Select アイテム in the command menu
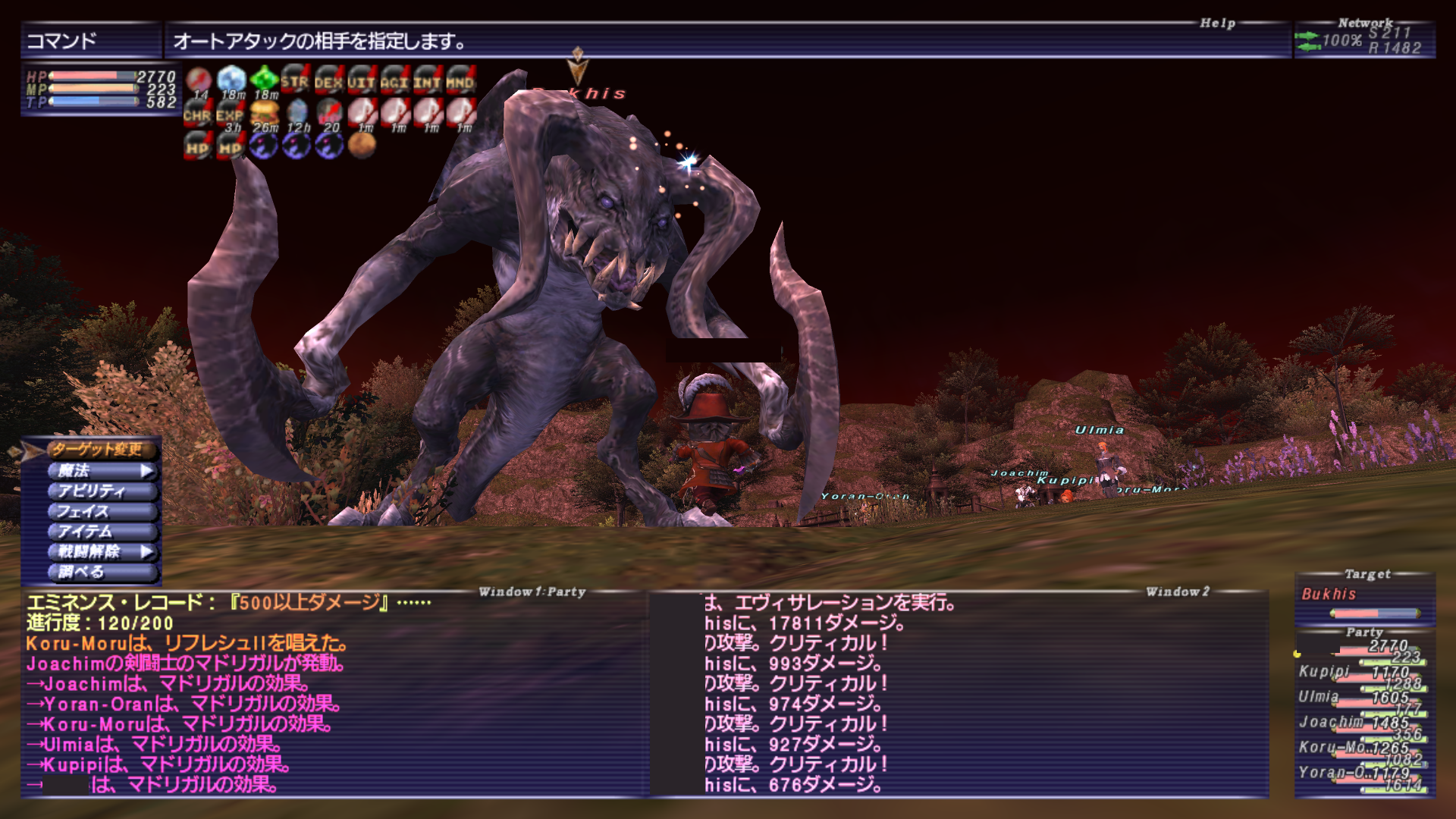This screenshot has height=819, width=1456. pyautogui.click(x=101, y=532)
